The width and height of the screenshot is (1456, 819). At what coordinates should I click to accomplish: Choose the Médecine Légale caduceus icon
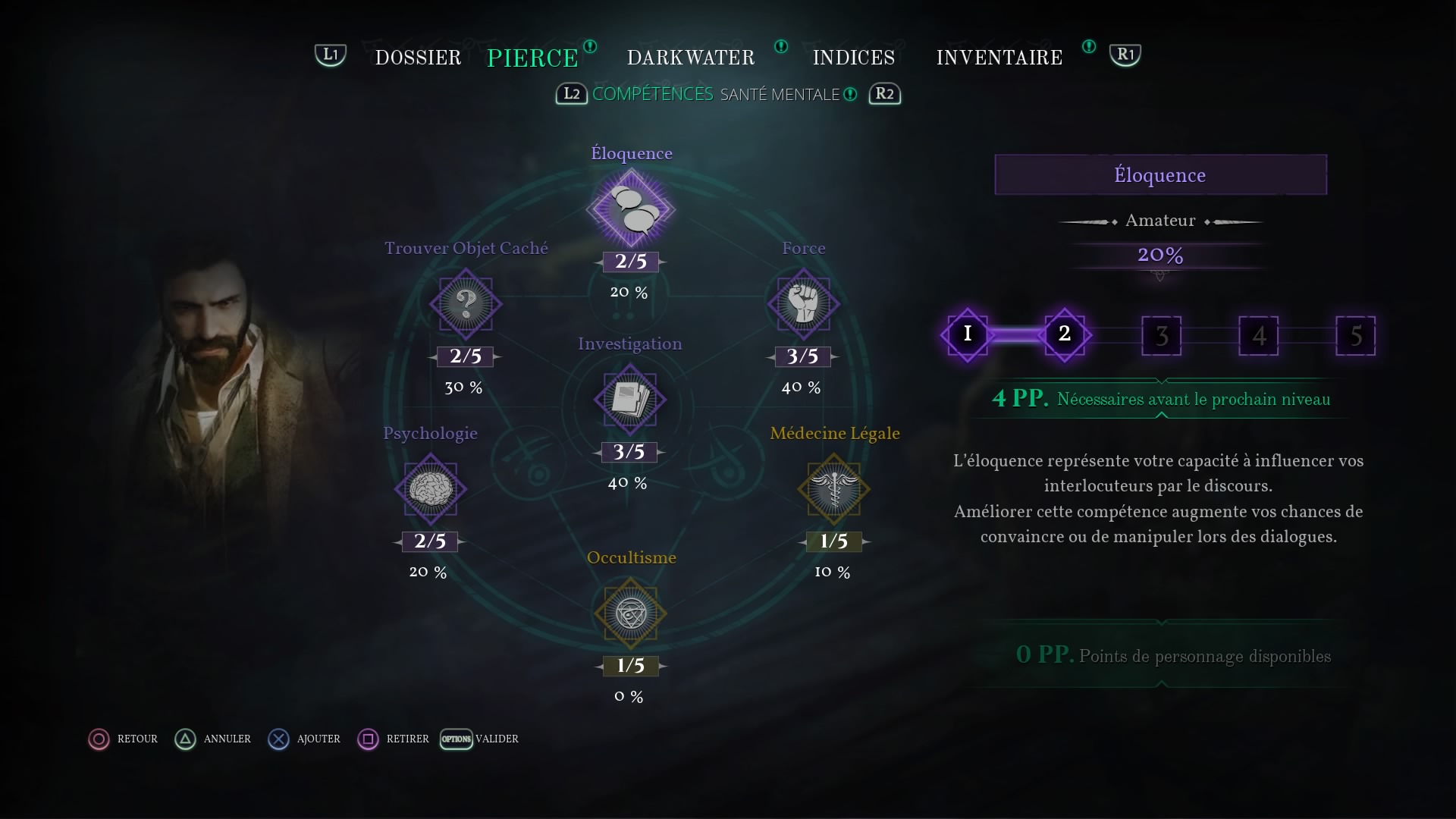click(x=833, y=489)
